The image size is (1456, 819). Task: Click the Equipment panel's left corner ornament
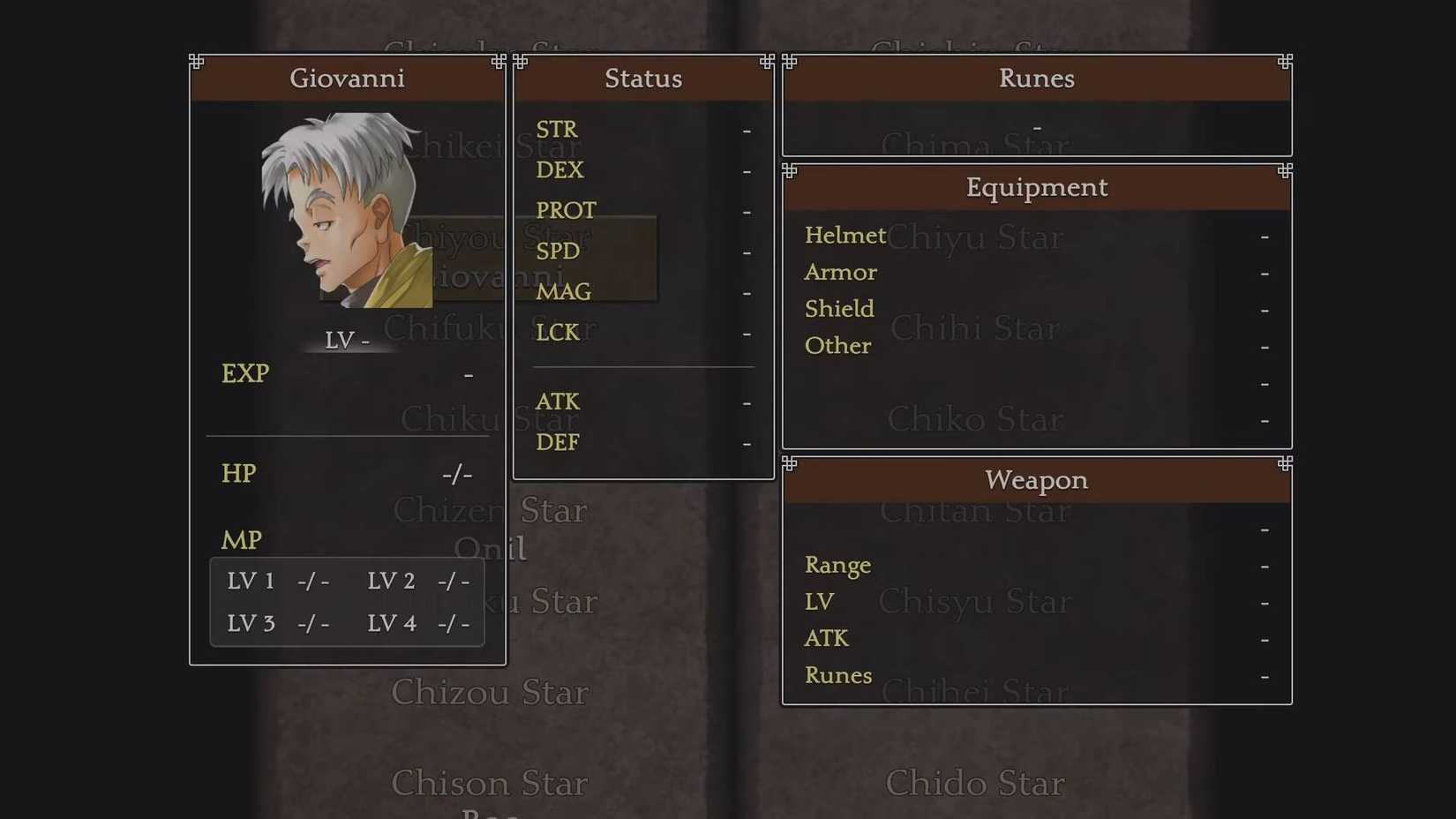788,170
